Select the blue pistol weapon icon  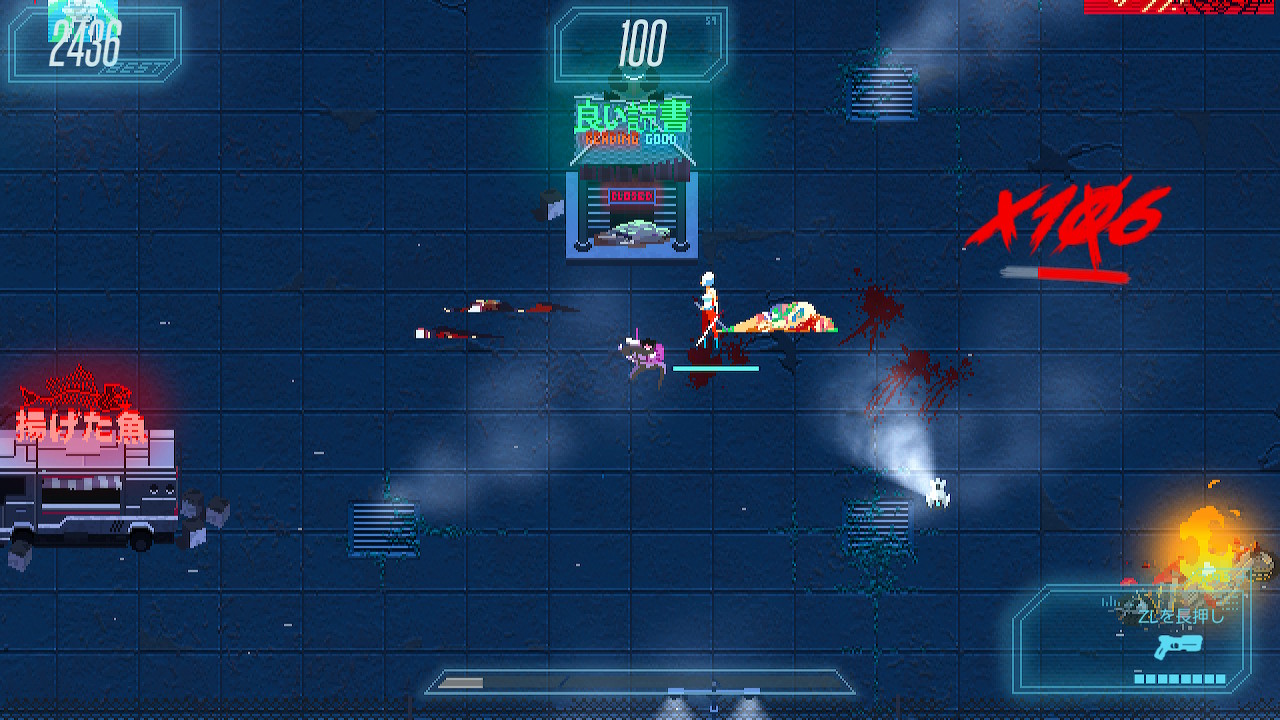click(1176, 645)
